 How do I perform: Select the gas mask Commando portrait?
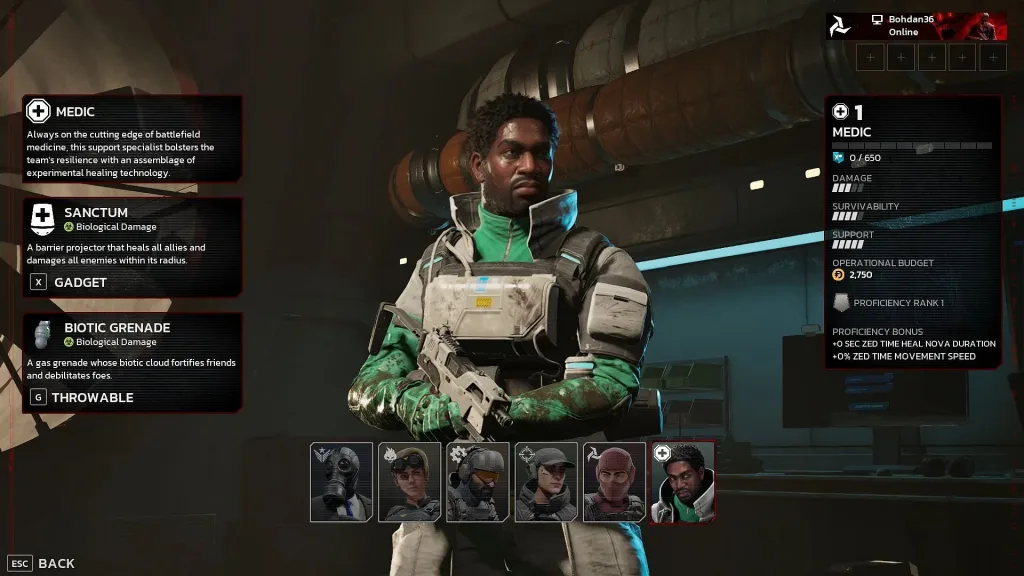pos(341,482)
